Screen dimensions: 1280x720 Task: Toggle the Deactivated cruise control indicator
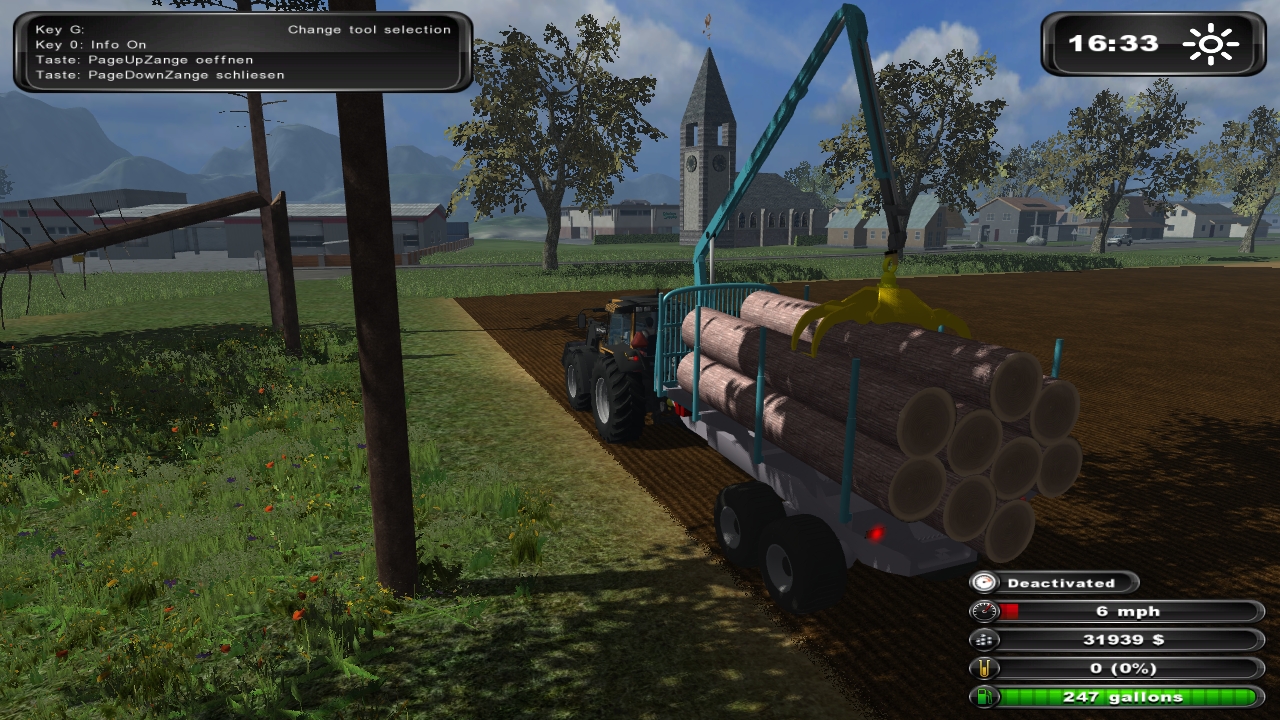click(x=1054, y=582)
